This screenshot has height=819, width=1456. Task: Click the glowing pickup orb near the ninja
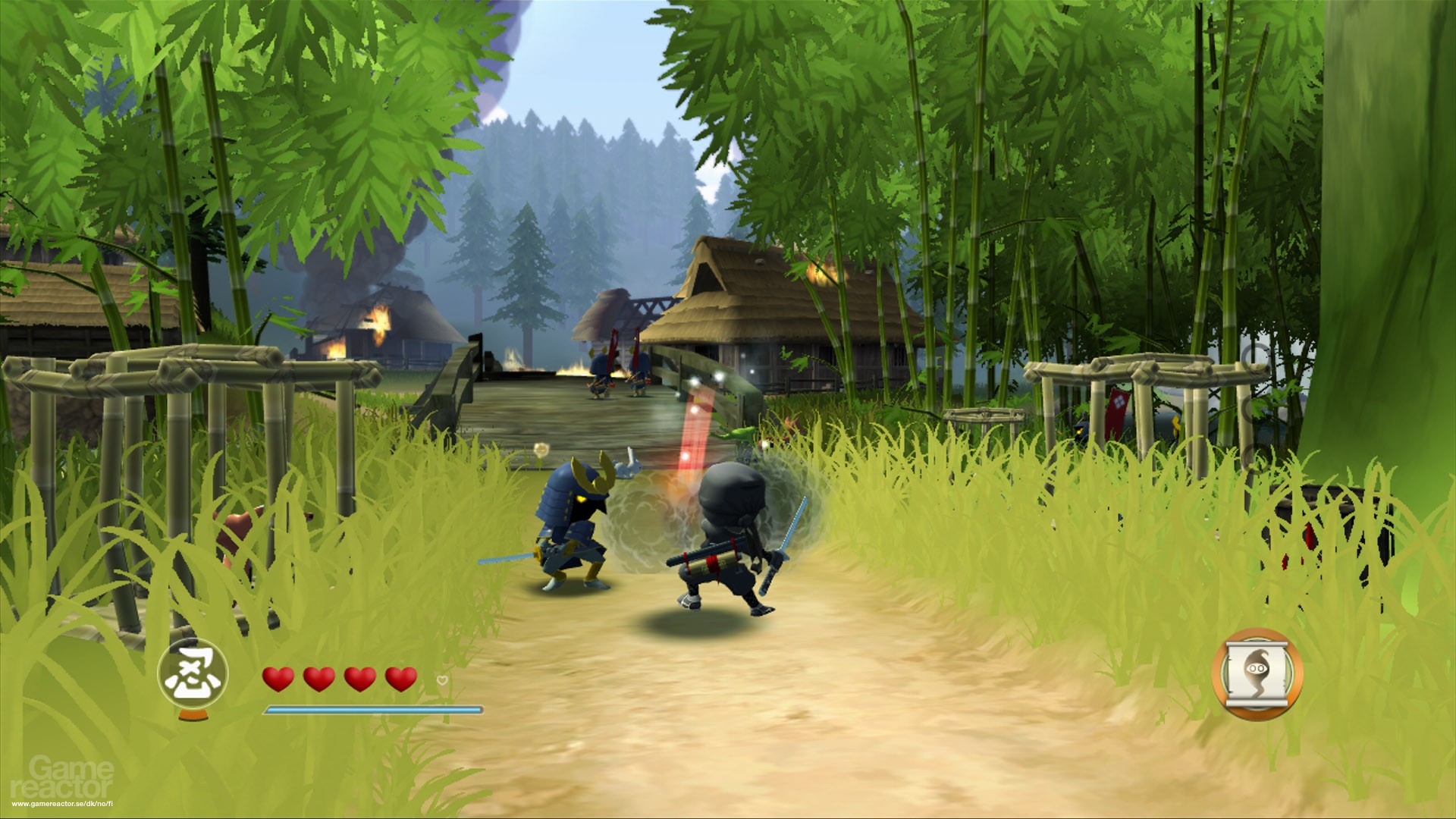541,449
